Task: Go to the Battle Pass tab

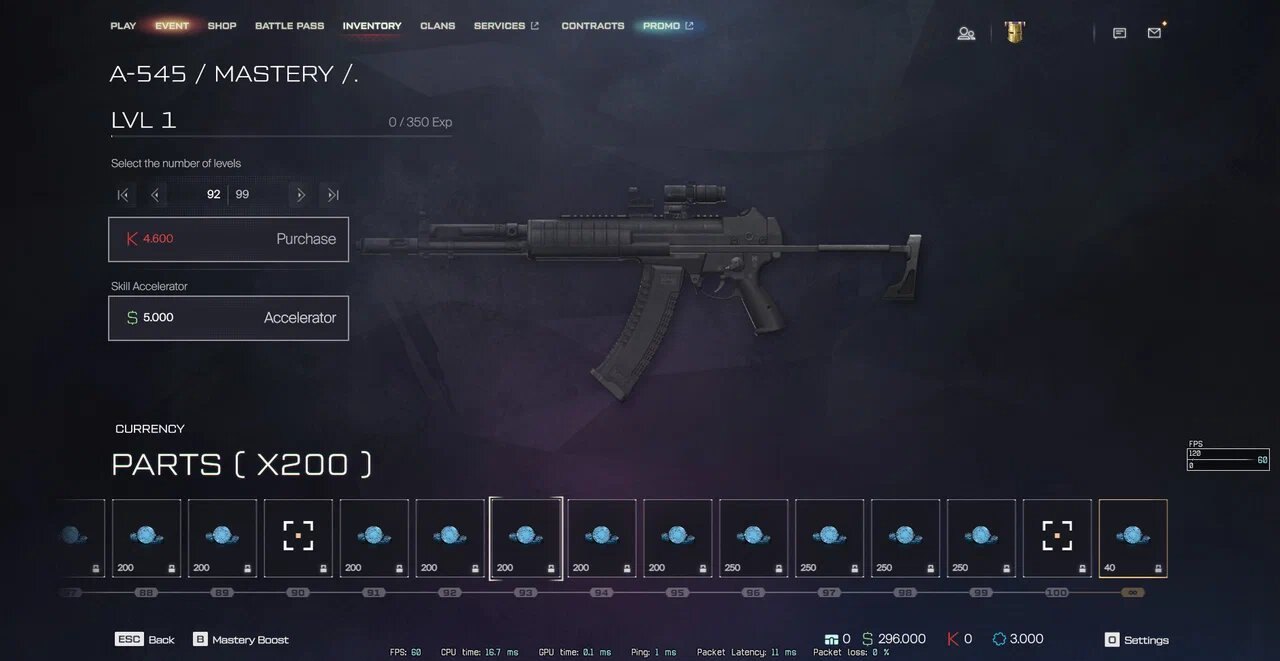Action: pyautogui.click(x=289, y=26)
